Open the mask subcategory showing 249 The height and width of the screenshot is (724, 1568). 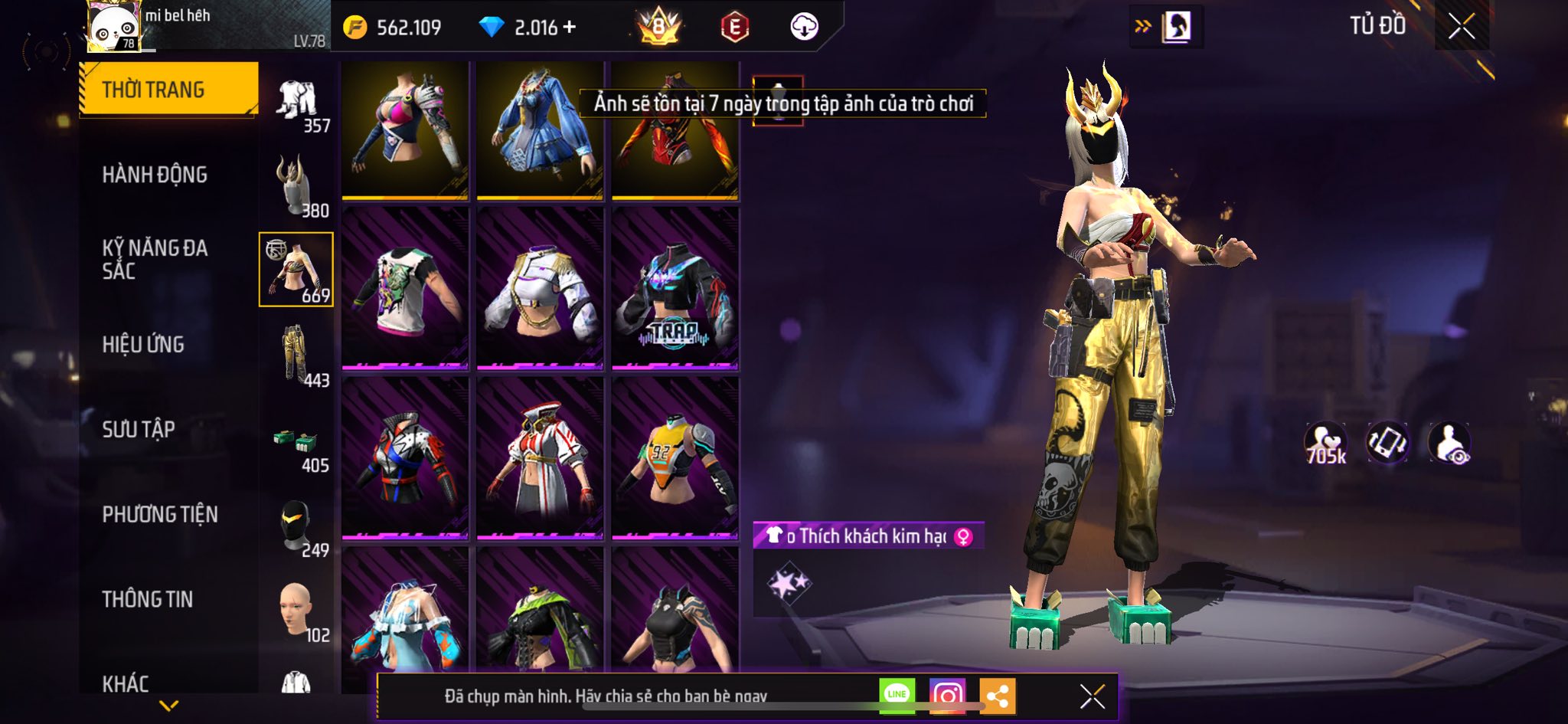[x=296, y=527]
